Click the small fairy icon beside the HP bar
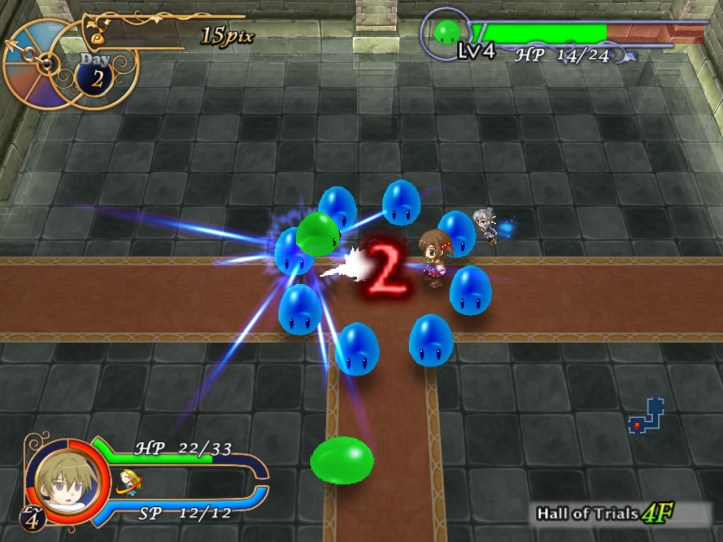Image resolution: width=723 pixels, height=542 pixels. (x=128, y=482)
